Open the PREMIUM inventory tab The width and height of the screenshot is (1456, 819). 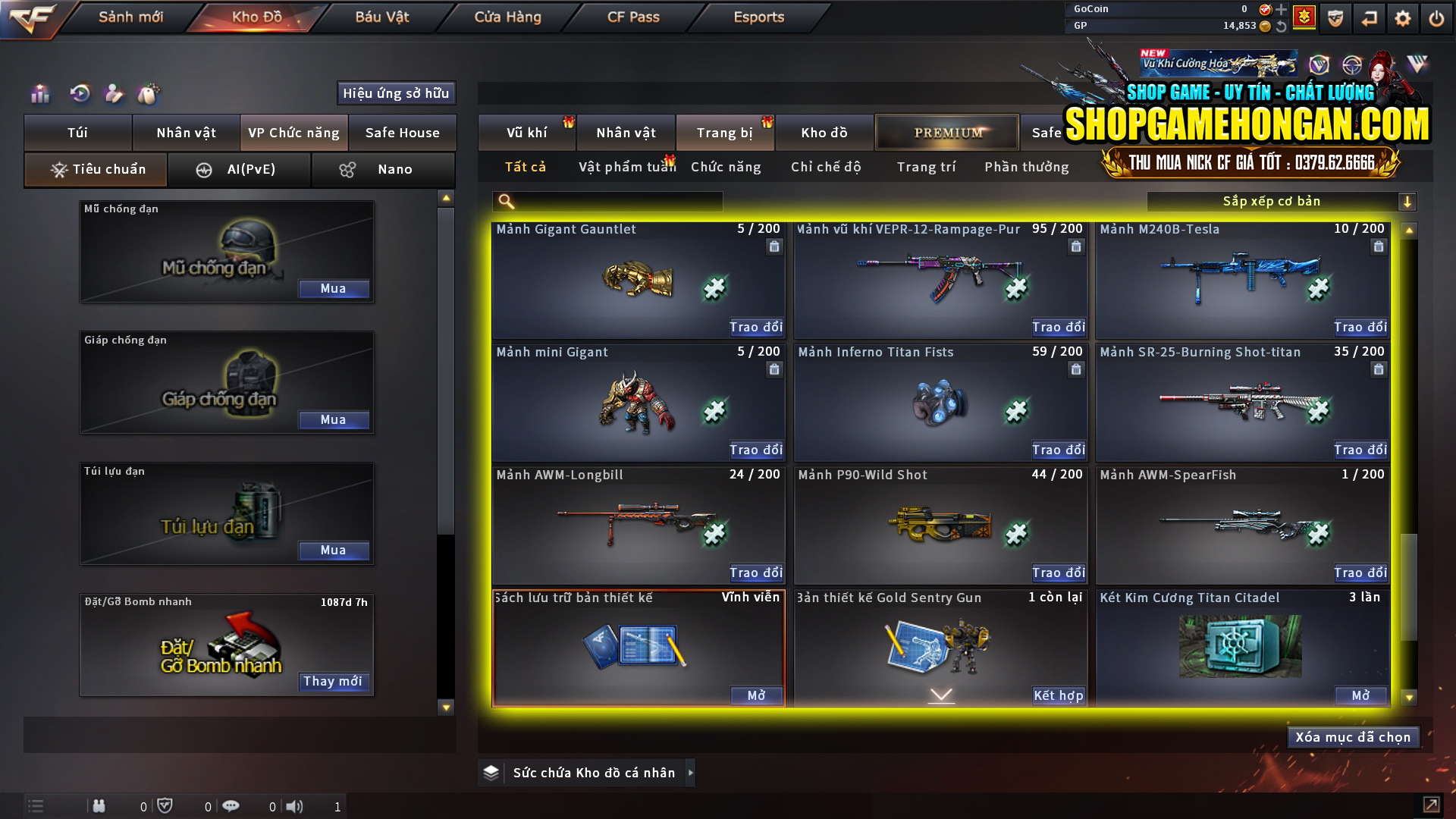coord(946,132)
